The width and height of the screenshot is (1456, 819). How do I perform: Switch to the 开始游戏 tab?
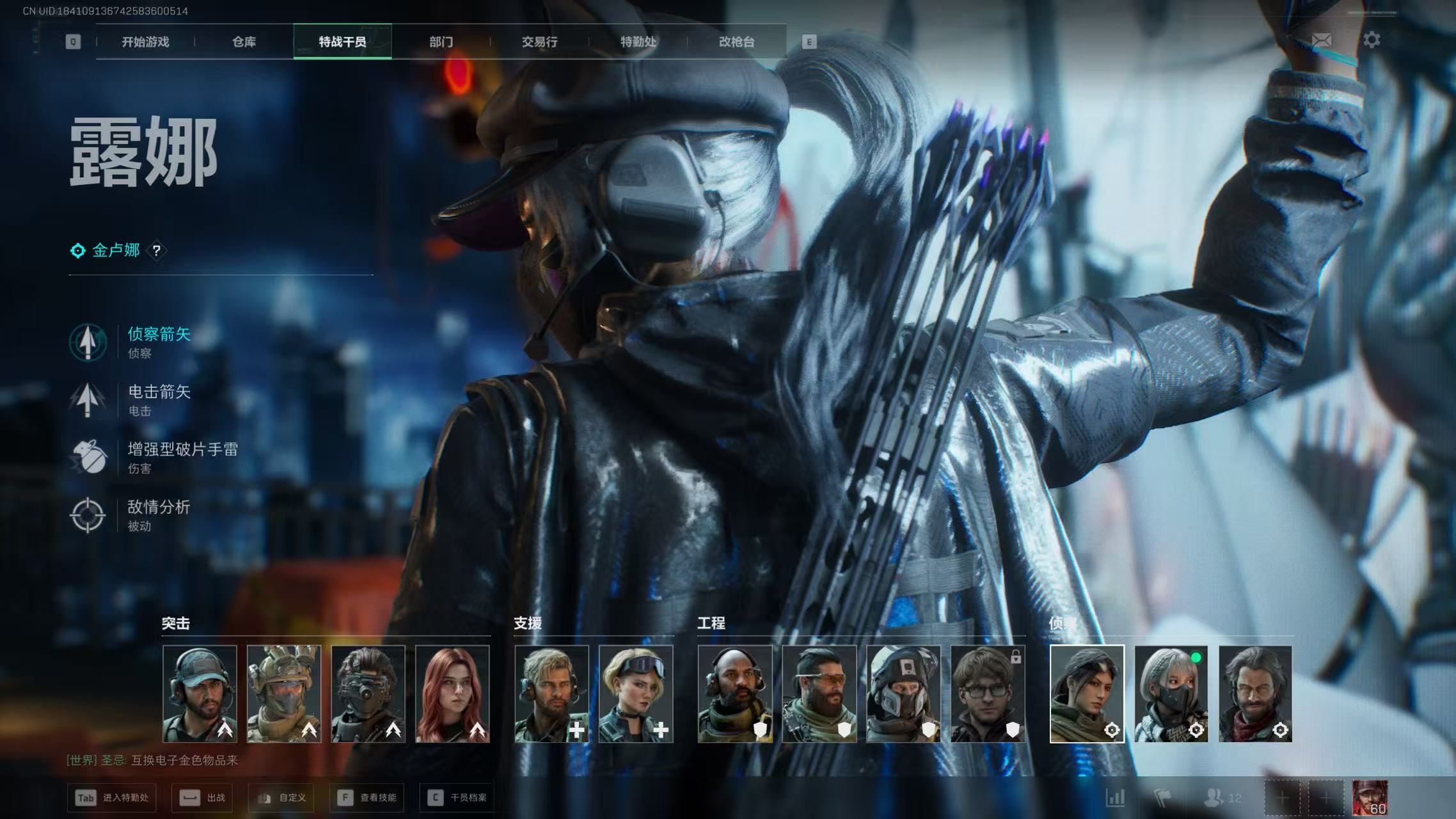(145, 42)
